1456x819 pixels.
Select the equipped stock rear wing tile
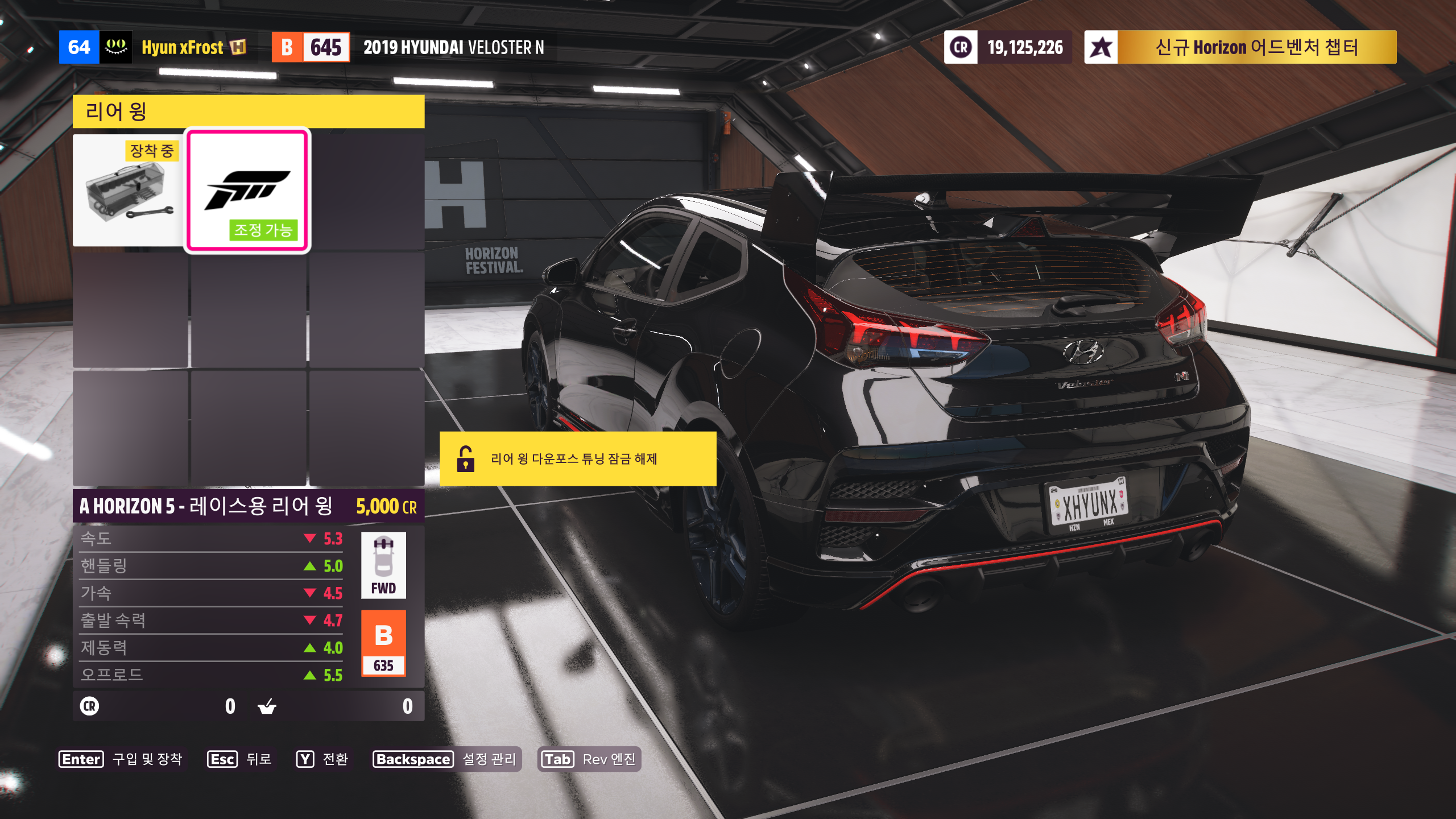(129, 191)
